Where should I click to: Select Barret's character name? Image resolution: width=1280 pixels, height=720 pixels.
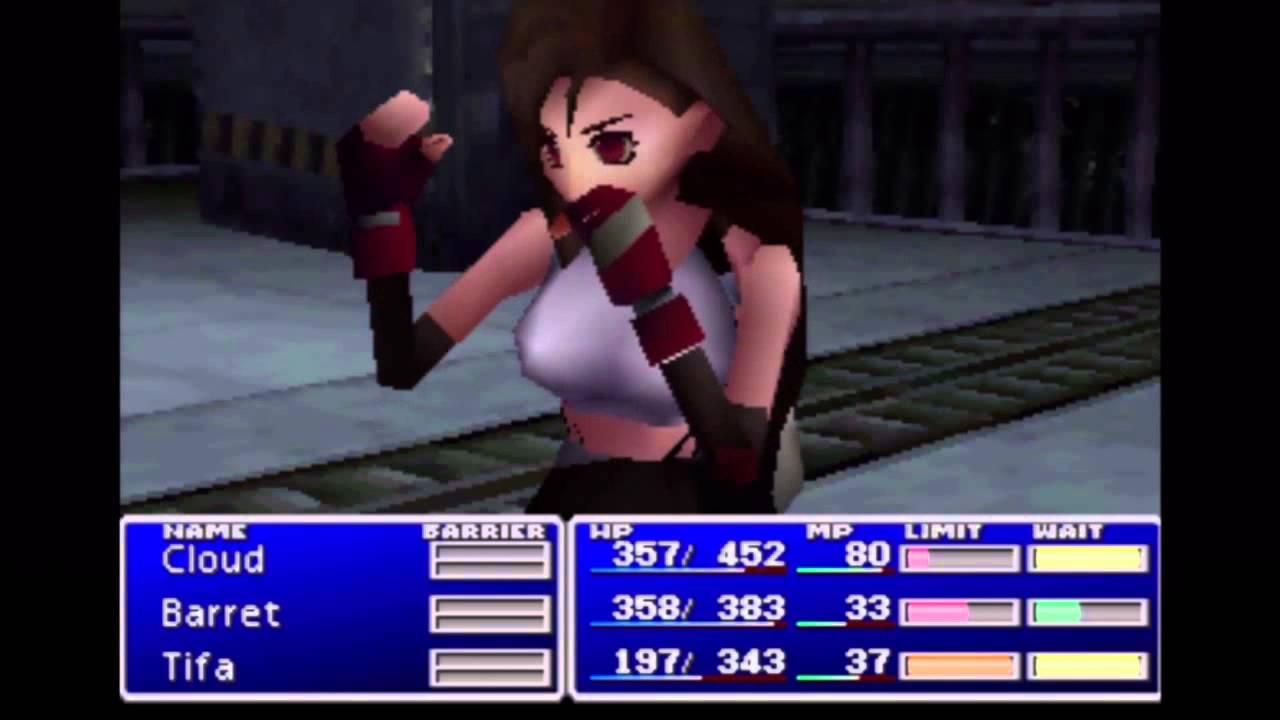220,614
